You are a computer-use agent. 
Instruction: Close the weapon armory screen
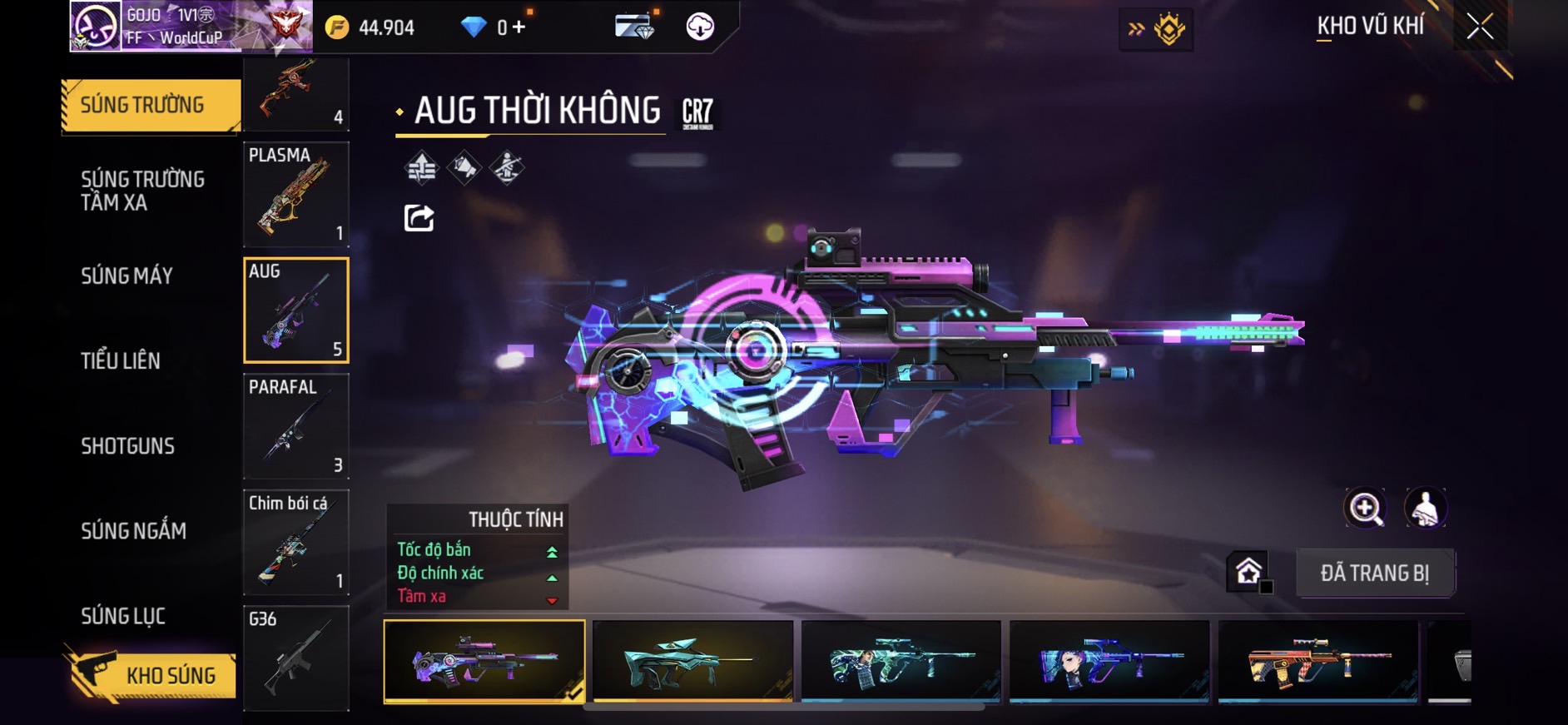tap(1480, 27)
